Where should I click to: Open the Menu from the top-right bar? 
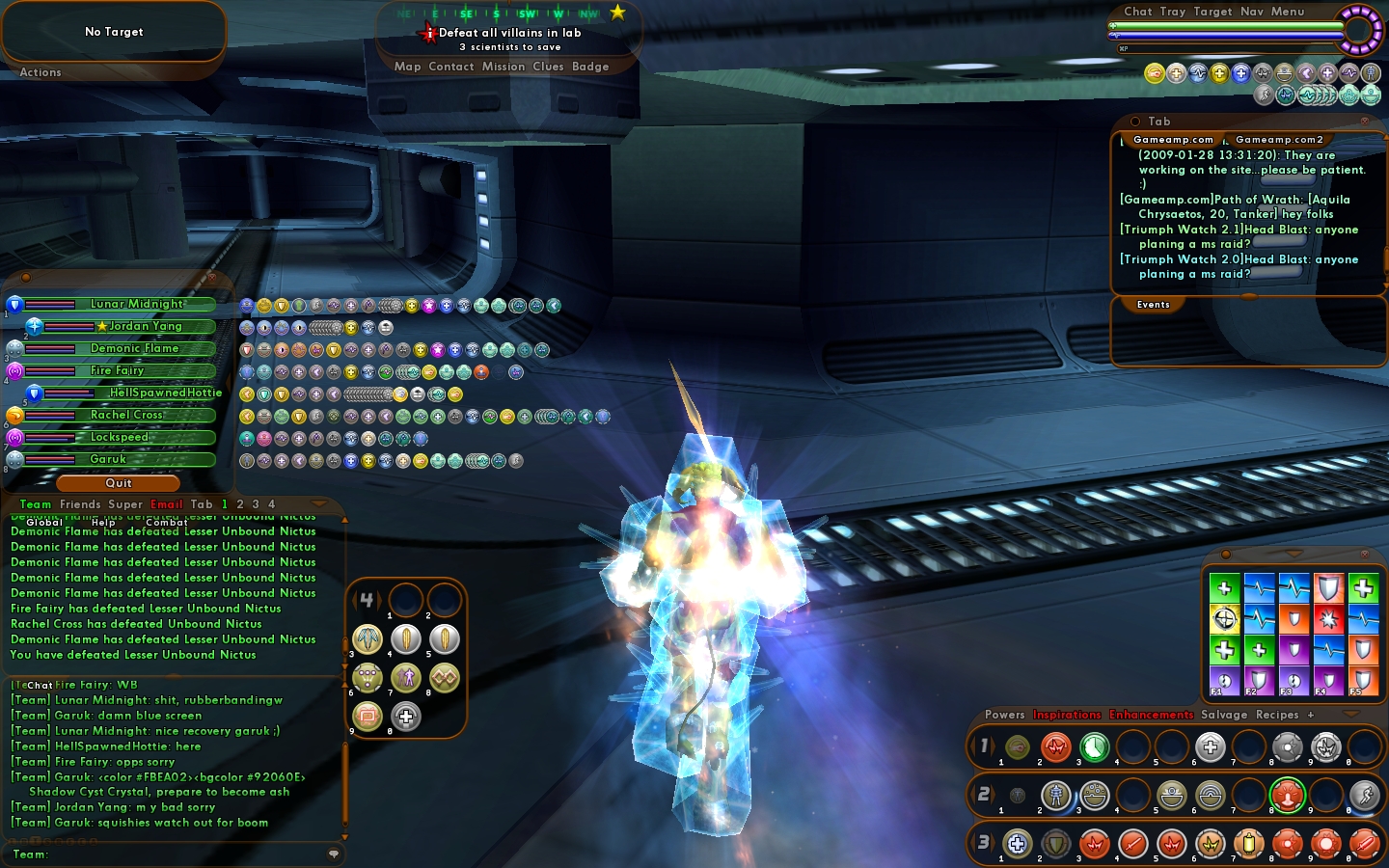[x=1288, y=12]
